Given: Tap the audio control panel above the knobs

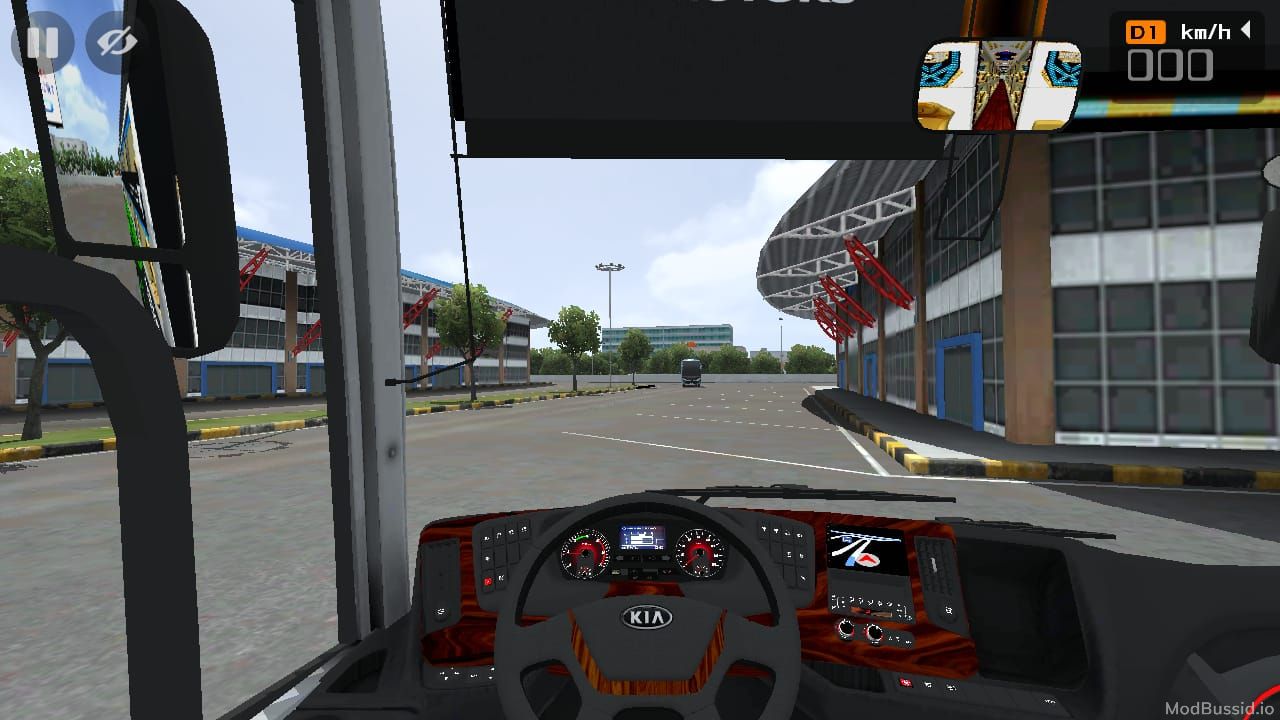Looking at the screenshot, I should [865, 604].
